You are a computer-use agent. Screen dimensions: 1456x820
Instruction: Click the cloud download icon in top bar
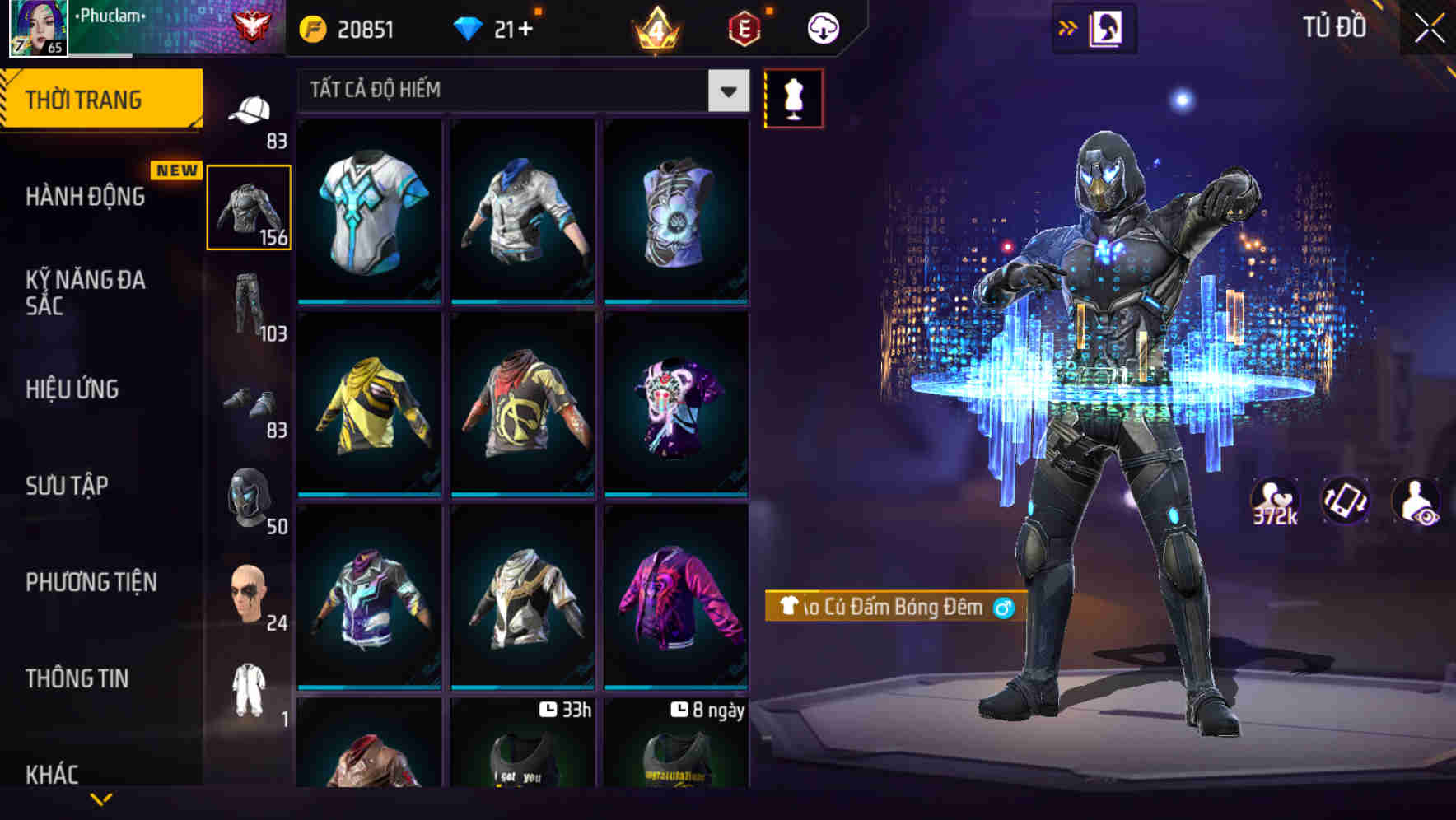tap(821, 27)
